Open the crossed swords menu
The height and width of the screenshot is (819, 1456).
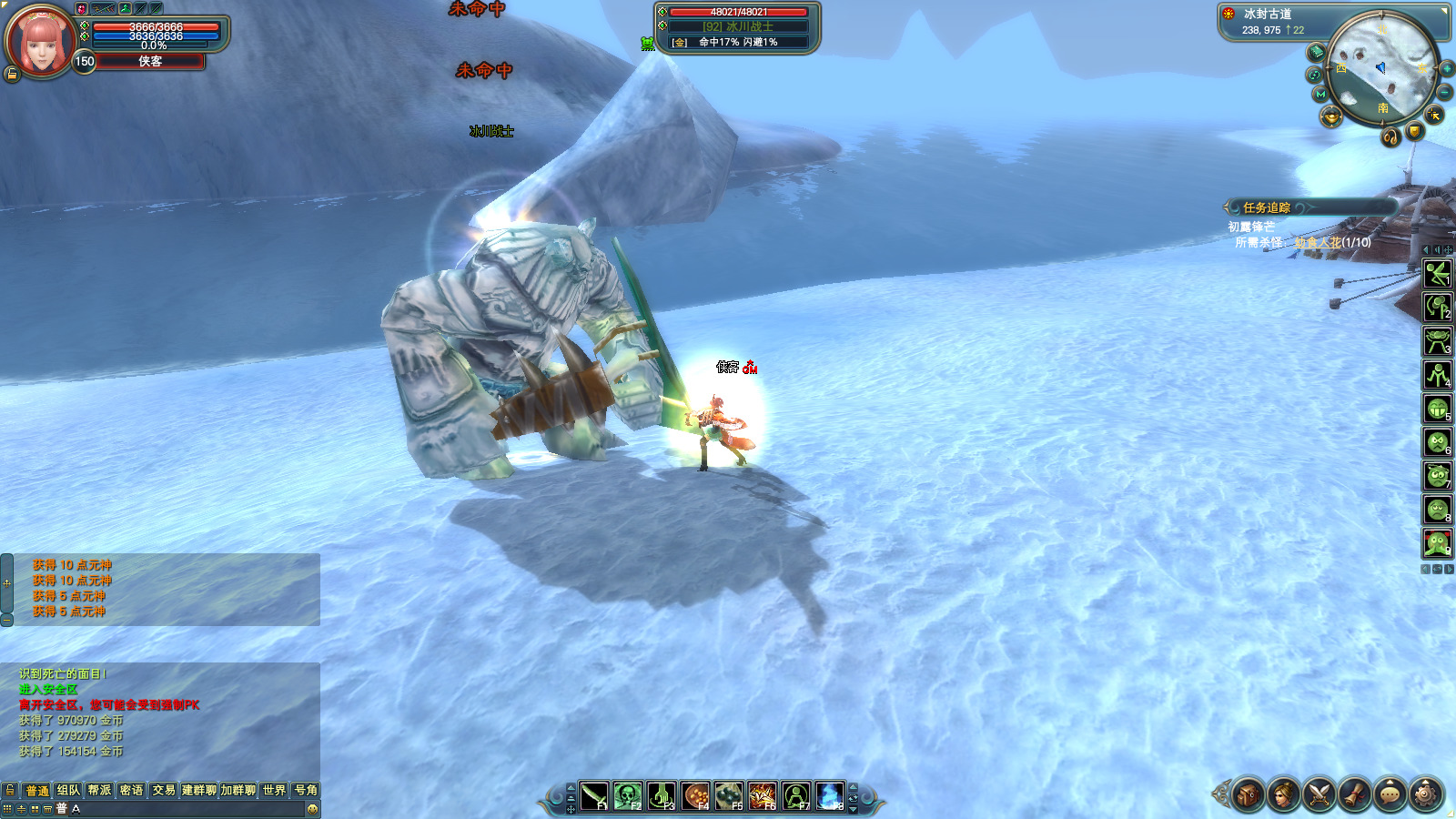[1319, 794]
